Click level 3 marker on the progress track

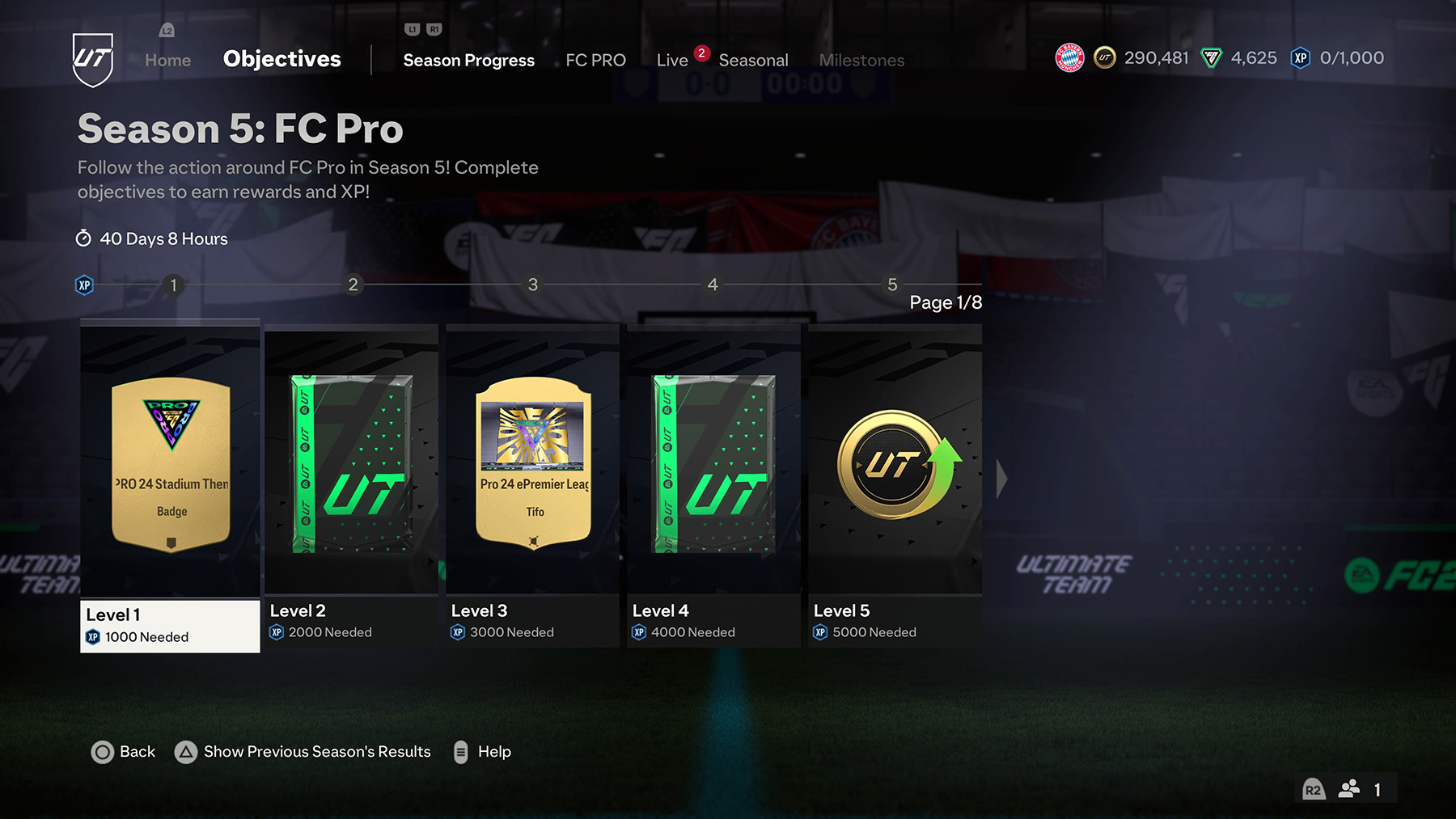click(x=533, y=285)
